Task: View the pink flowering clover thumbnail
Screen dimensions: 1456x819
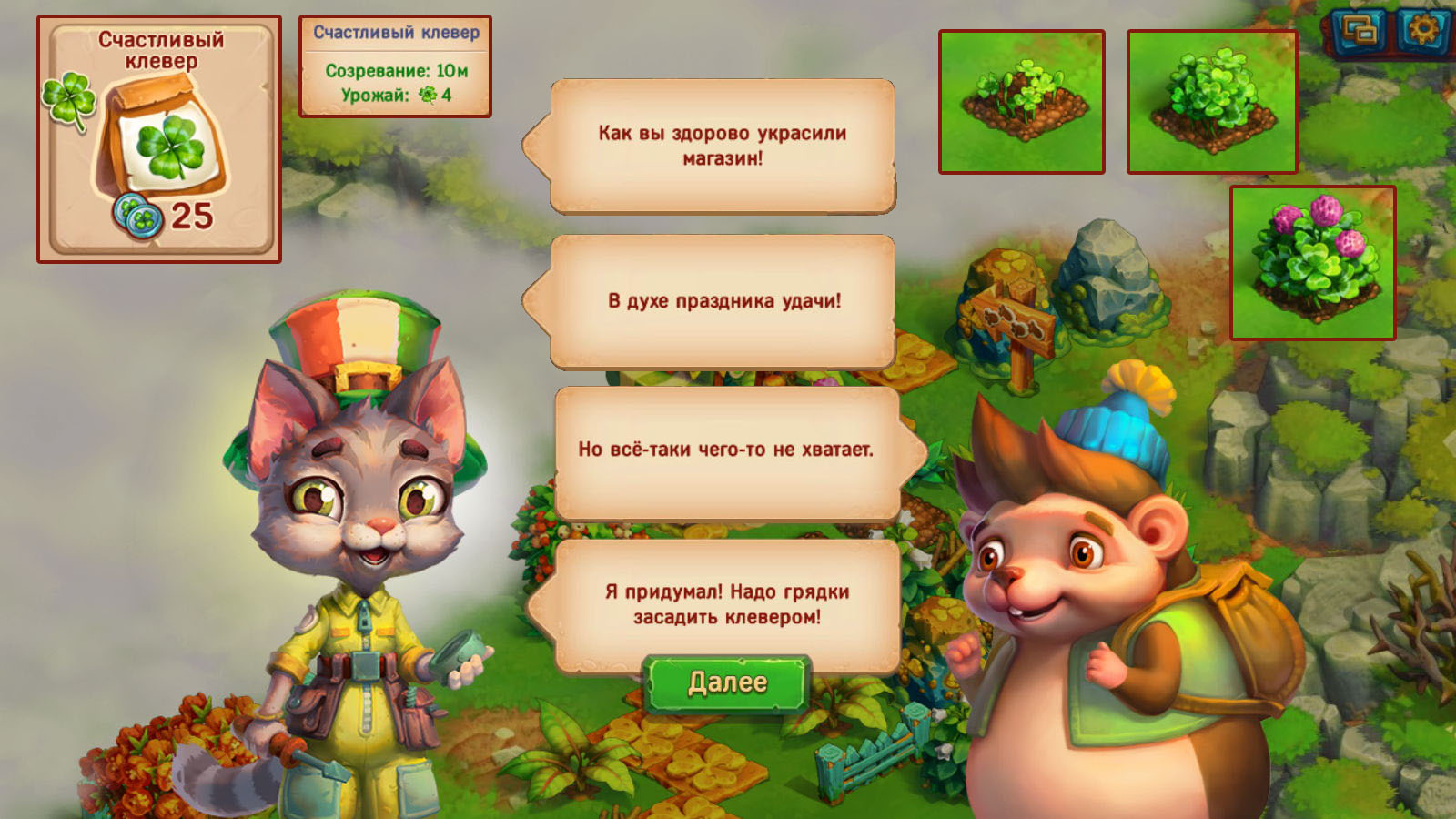Action: [x=1312, y=263]
